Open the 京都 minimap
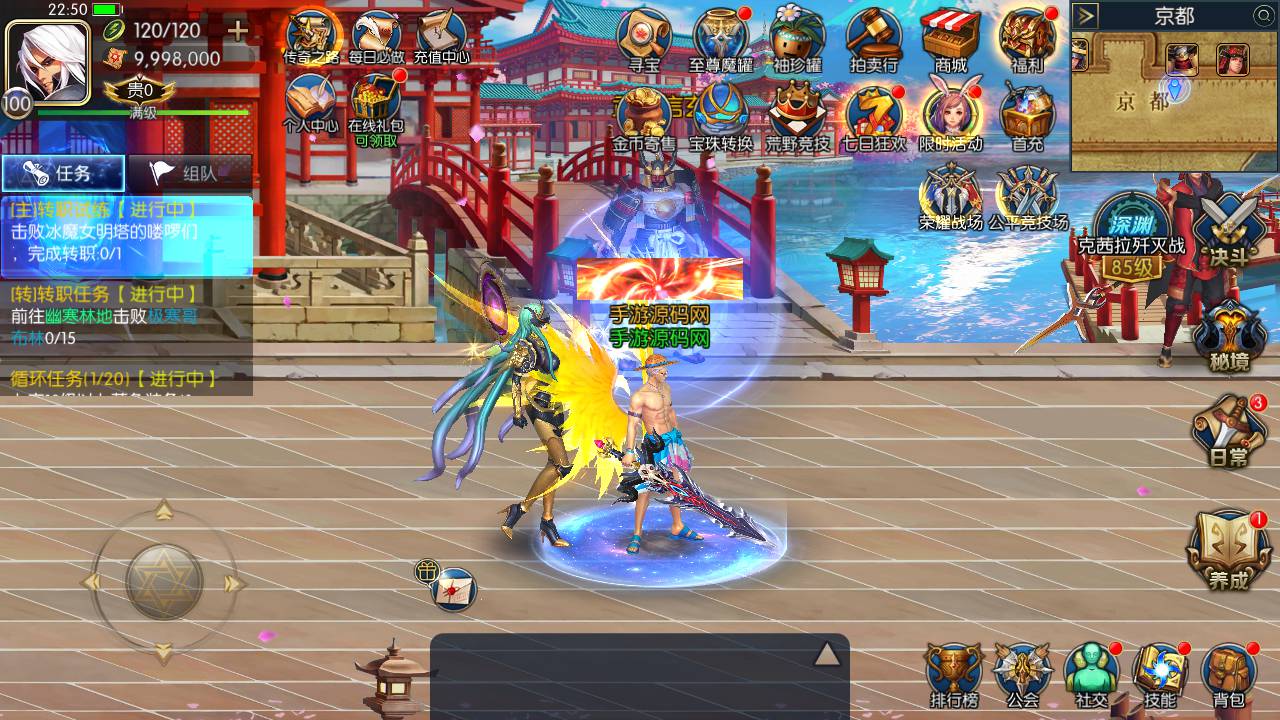 1174,100
